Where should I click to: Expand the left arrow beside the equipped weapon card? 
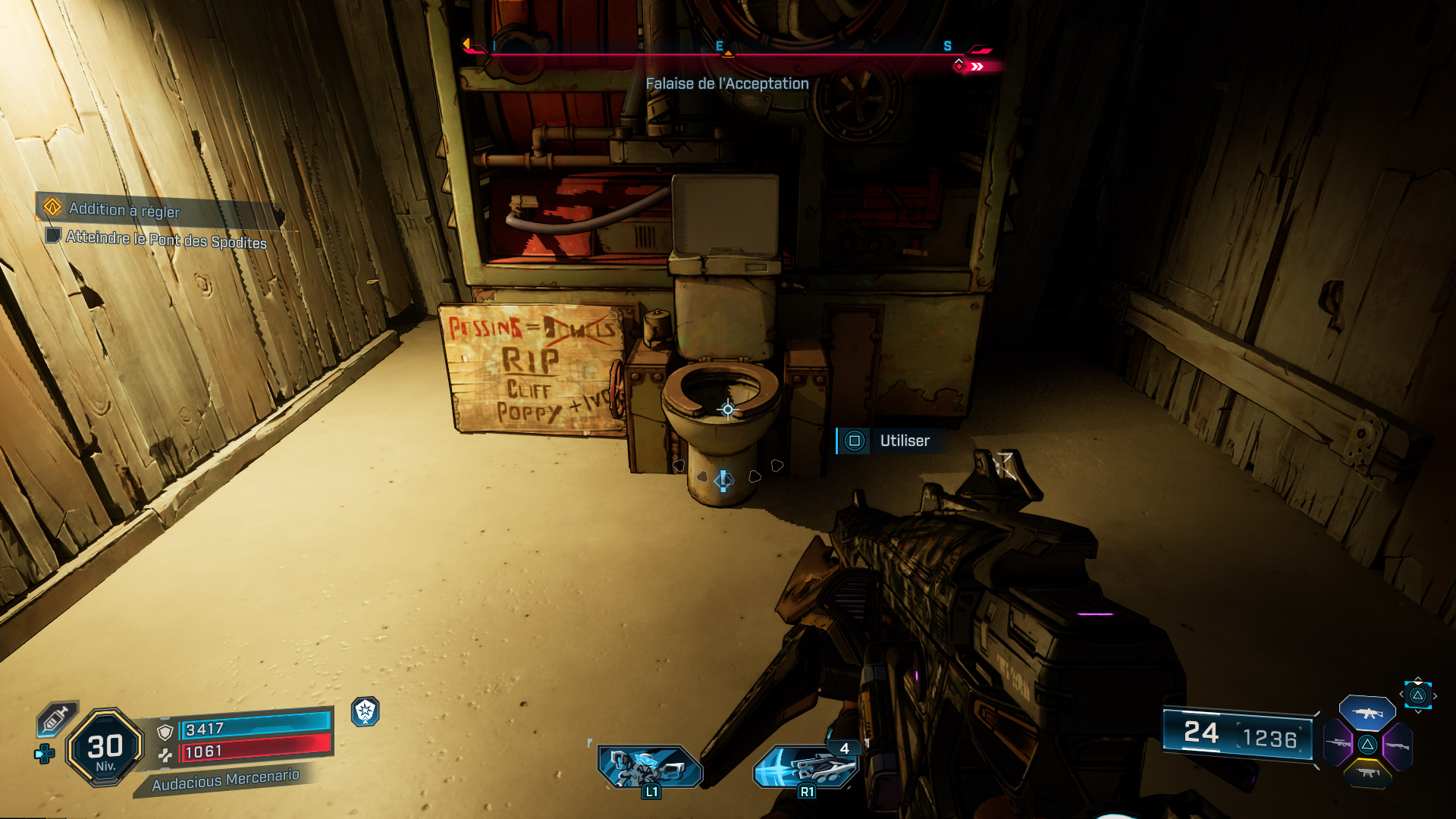point(1402,694)
